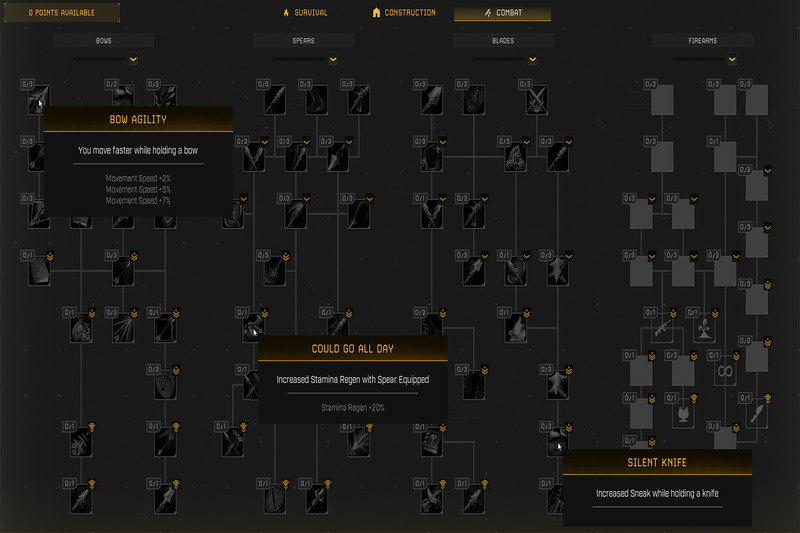This screenshot has height=533, width=800.
Task: Expand the chevron under the Firearms header
Action: [732, 59]
